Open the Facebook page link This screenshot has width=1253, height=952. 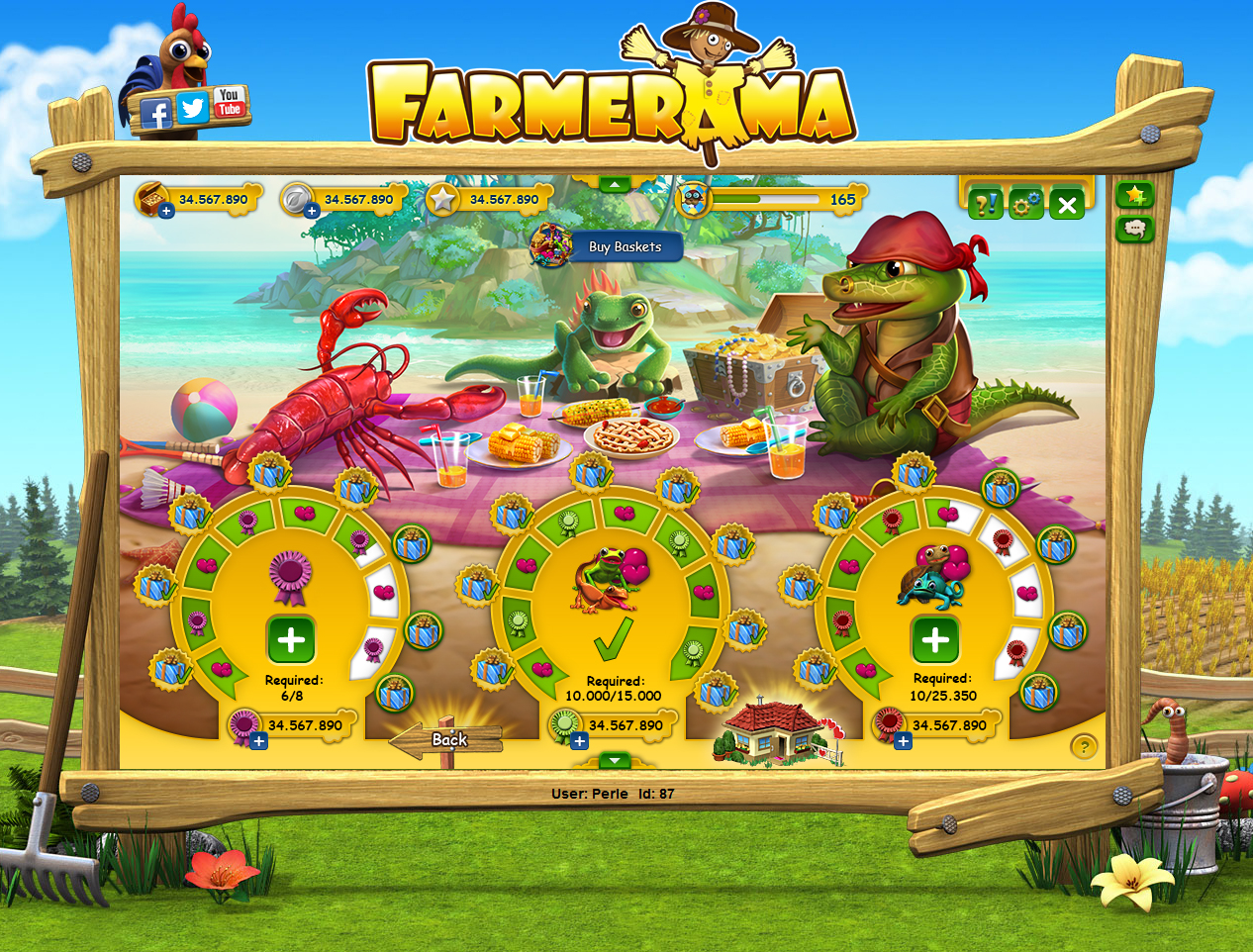click(x=155, y=114)
